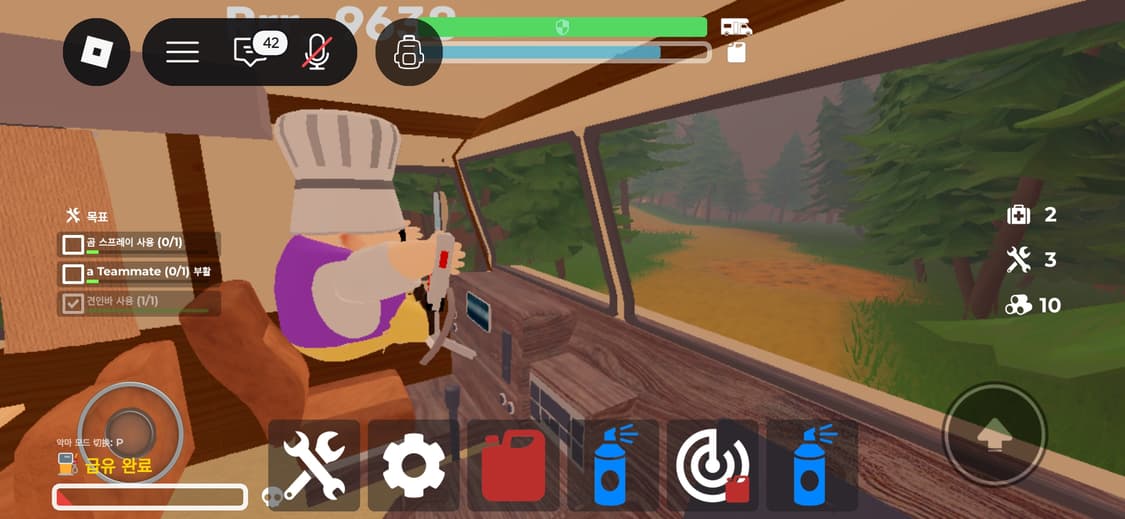
Task: Tap the jump arrow button
Action: tap(995, 435)
